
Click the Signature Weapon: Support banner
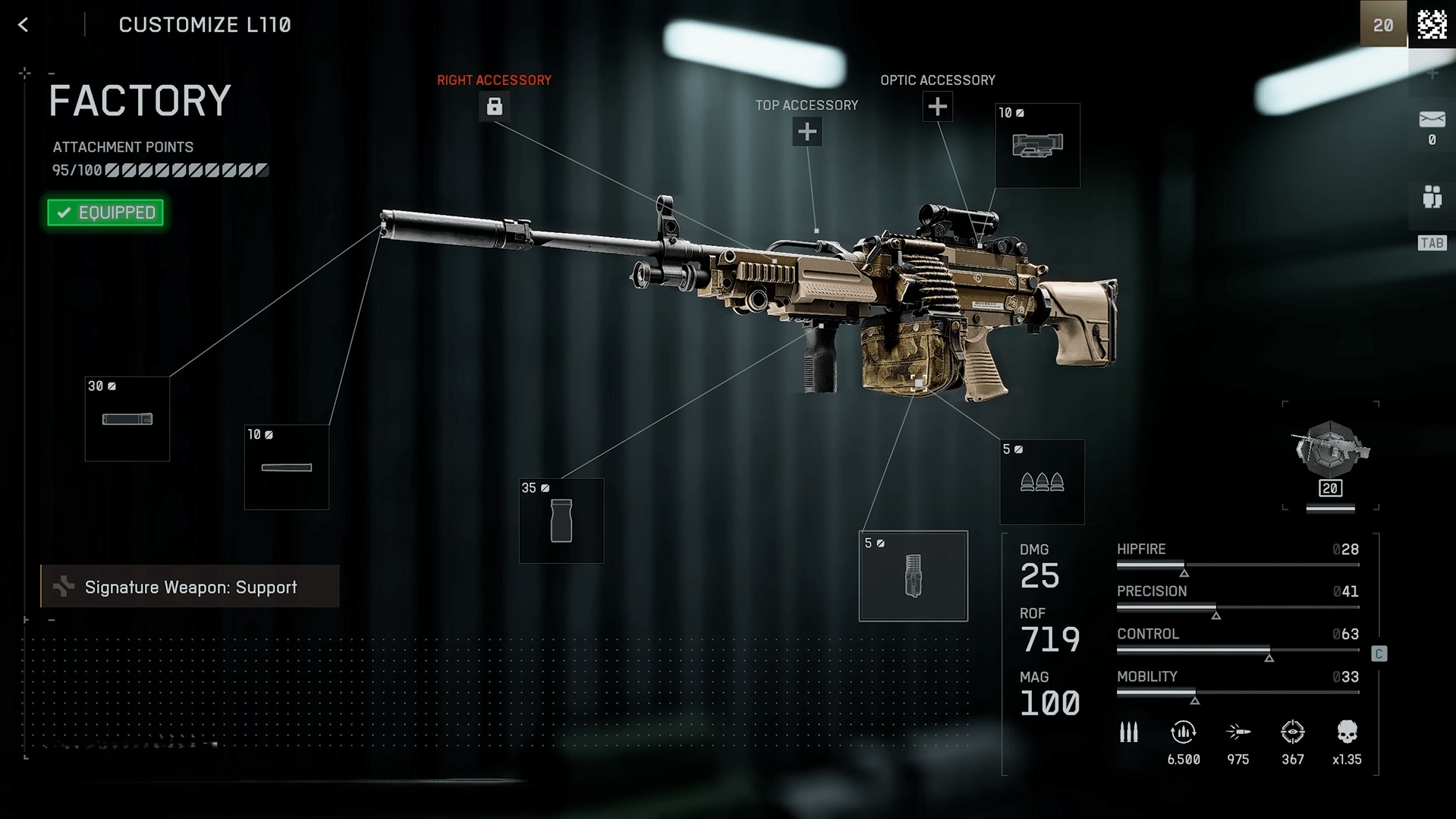click(x=190, y=587)
